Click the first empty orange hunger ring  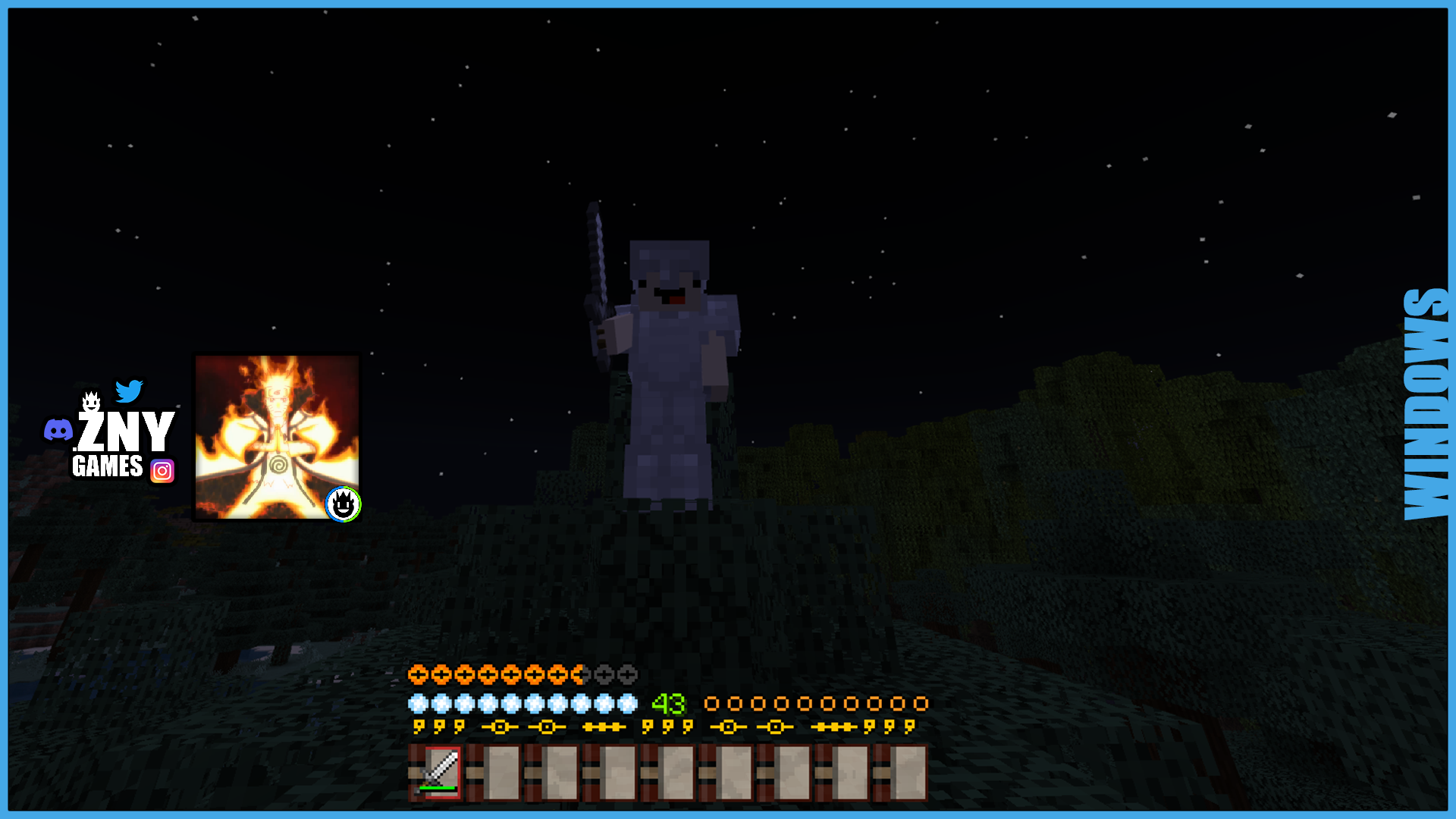click(713, 702)
